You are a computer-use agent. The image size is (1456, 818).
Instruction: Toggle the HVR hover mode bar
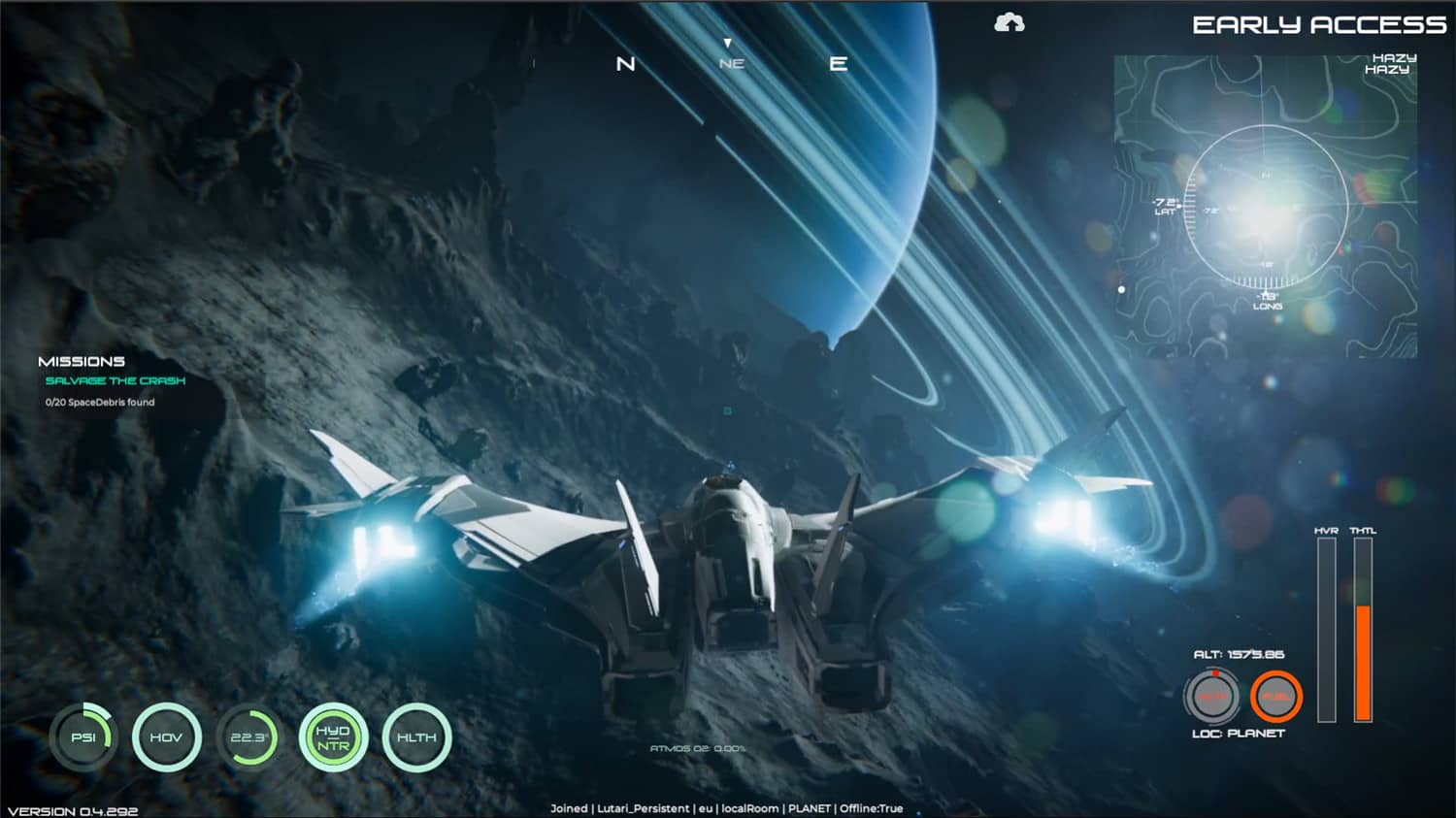pos(1327,626)
